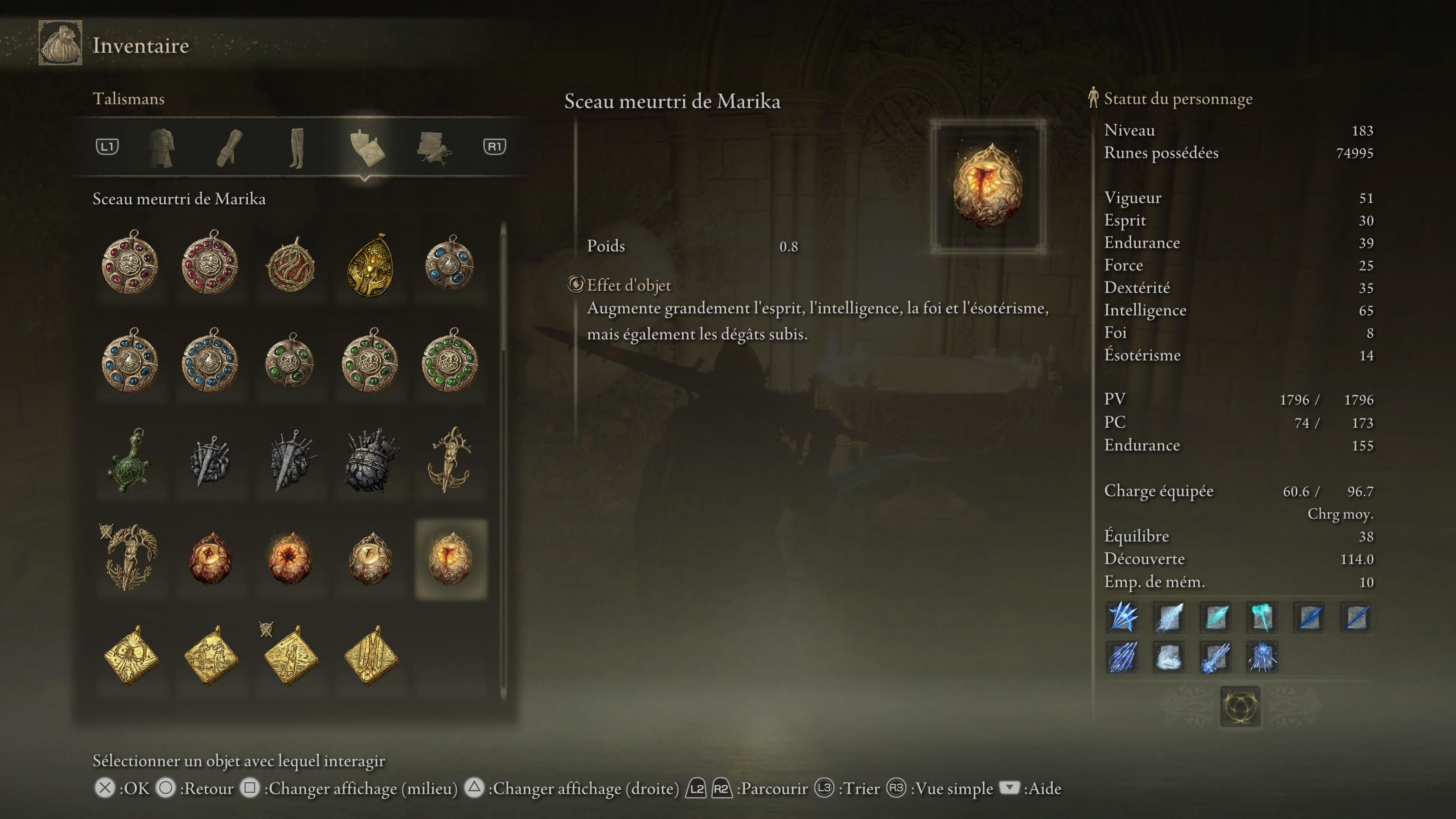This screenshot has width=1456, height=819.
Task: Select the green turtle talisman
Action: (129, 461)
